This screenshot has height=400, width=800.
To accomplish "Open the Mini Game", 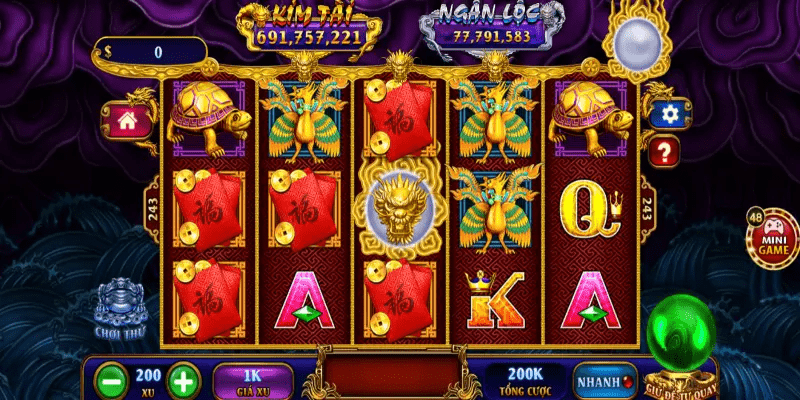I will pyautogui.click(x=773, y=238).
